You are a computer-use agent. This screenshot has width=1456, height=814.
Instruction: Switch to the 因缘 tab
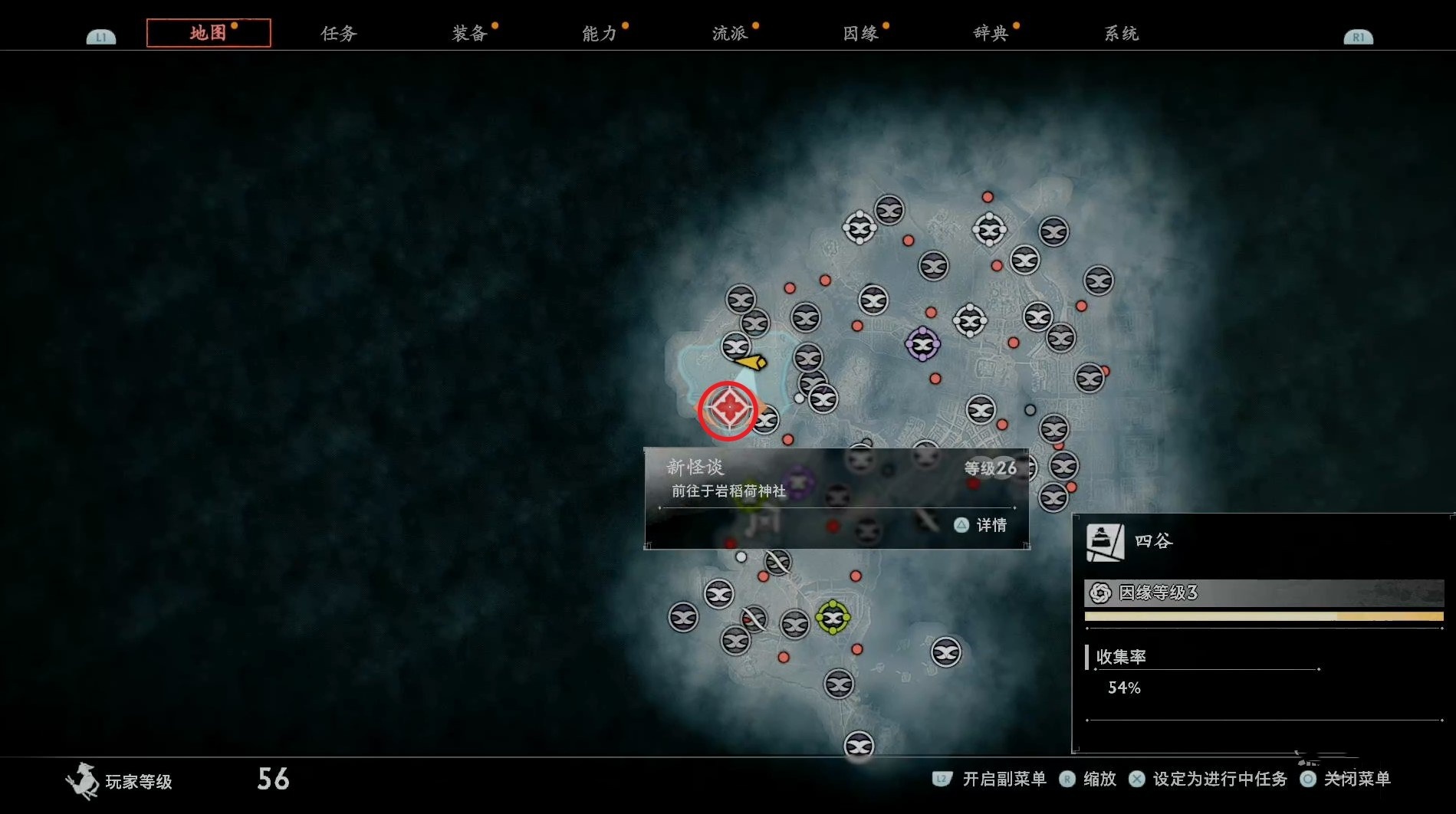[x=859, y=33]
